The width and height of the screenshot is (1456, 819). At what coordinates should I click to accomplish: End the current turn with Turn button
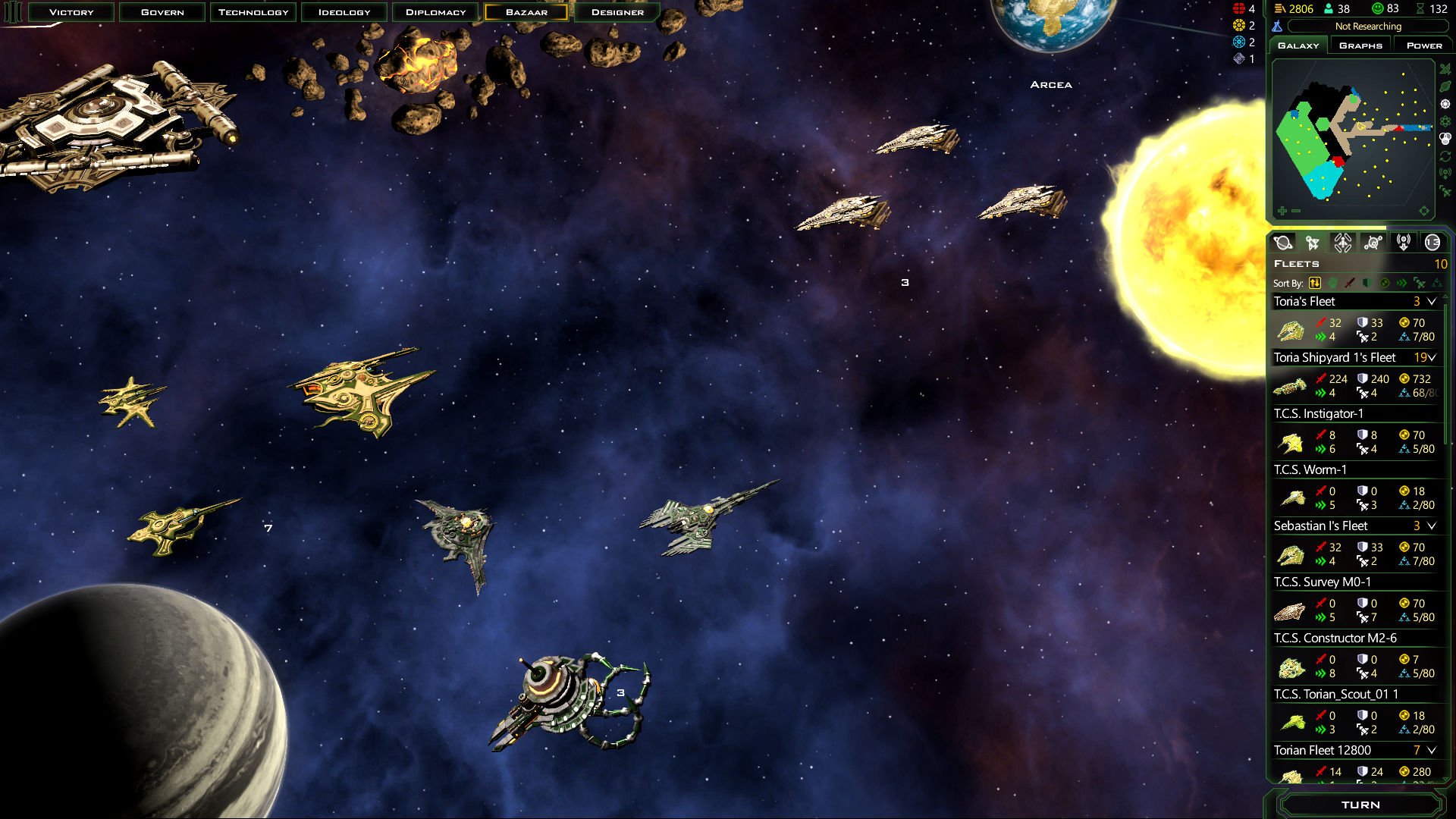click(x=1360, y=805)
